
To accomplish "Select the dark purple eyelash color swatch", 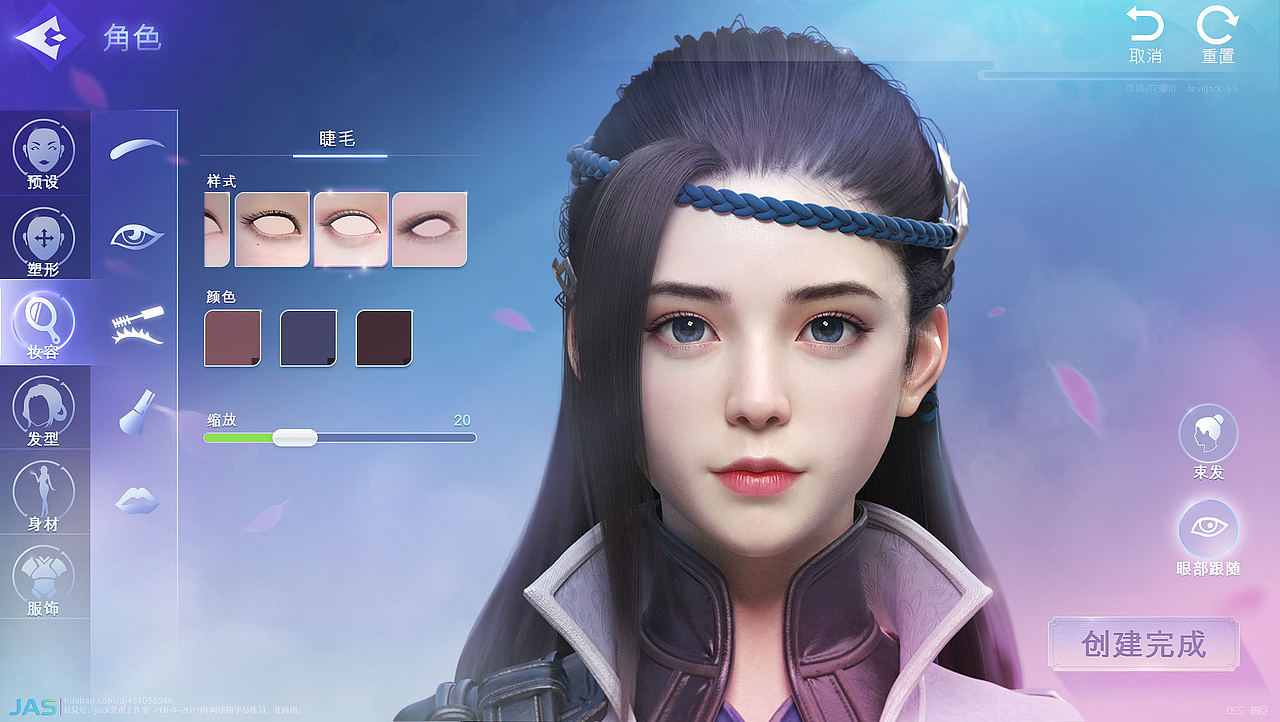I will click(307, 337).
